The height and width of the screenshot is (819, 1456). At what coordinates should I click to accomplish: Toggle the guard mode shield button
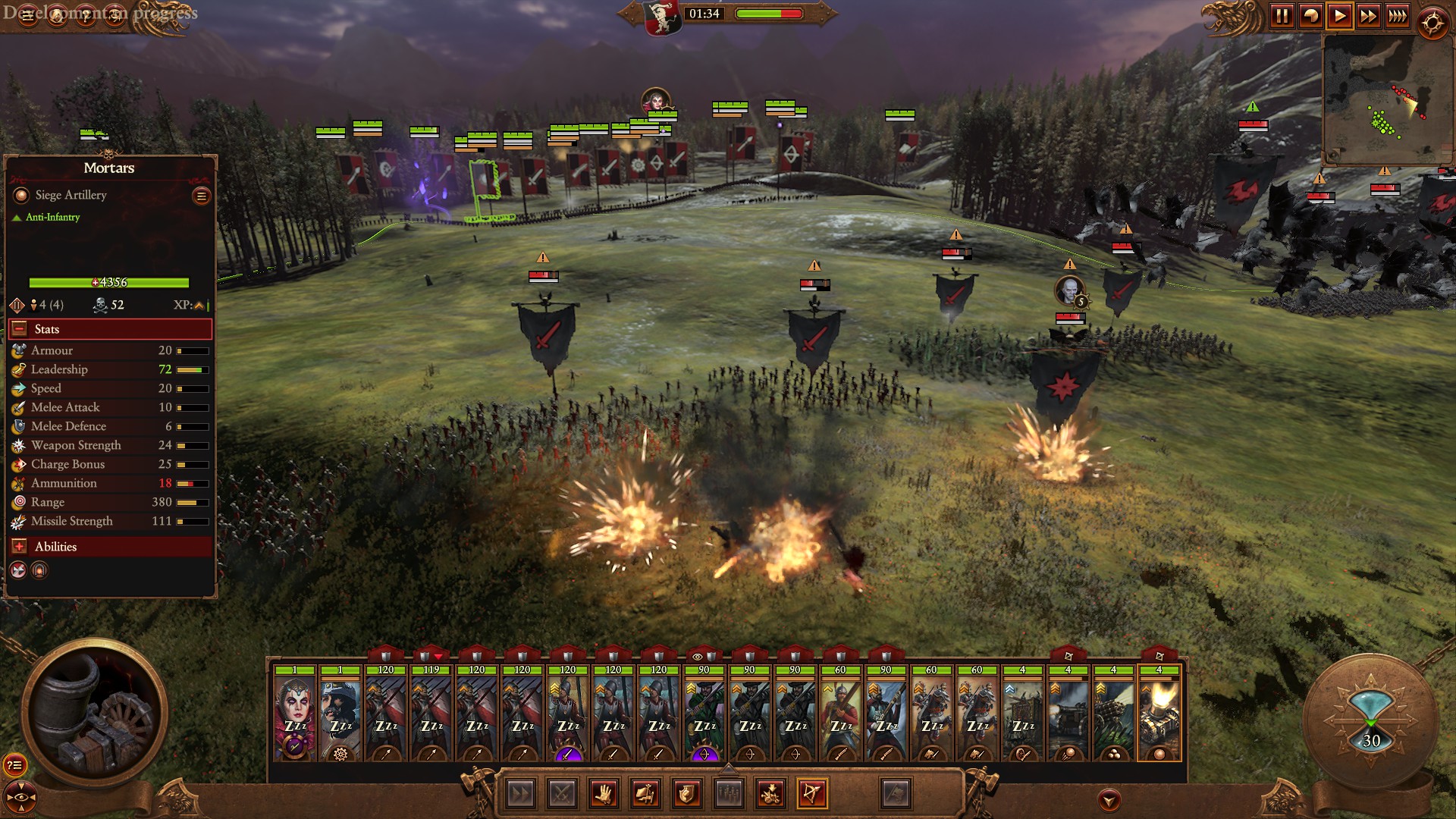686,794
